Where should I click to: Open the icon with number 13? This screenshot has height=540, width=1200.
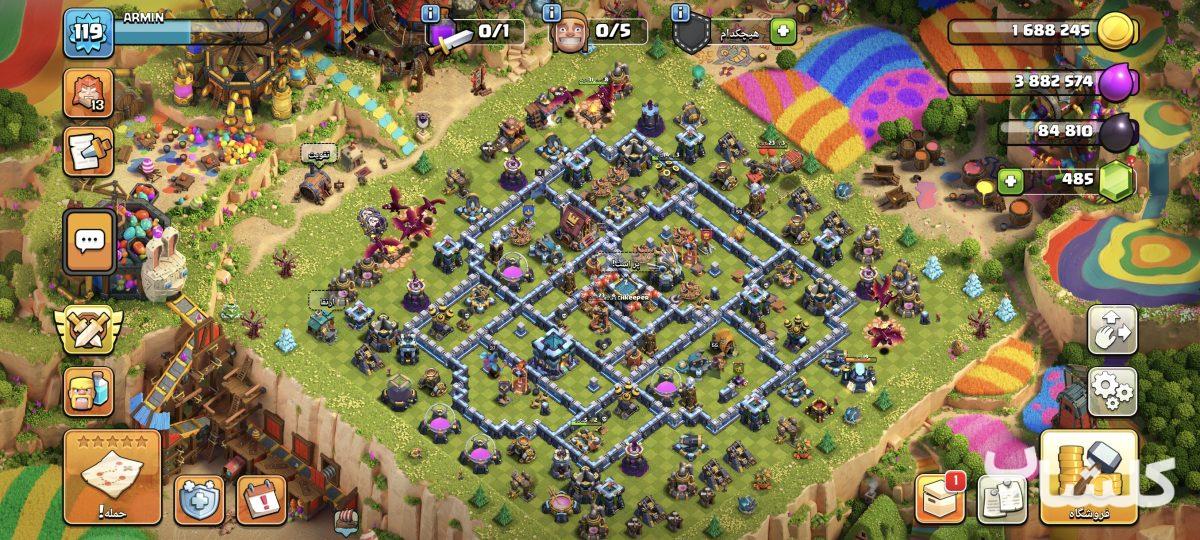point(89,93)
